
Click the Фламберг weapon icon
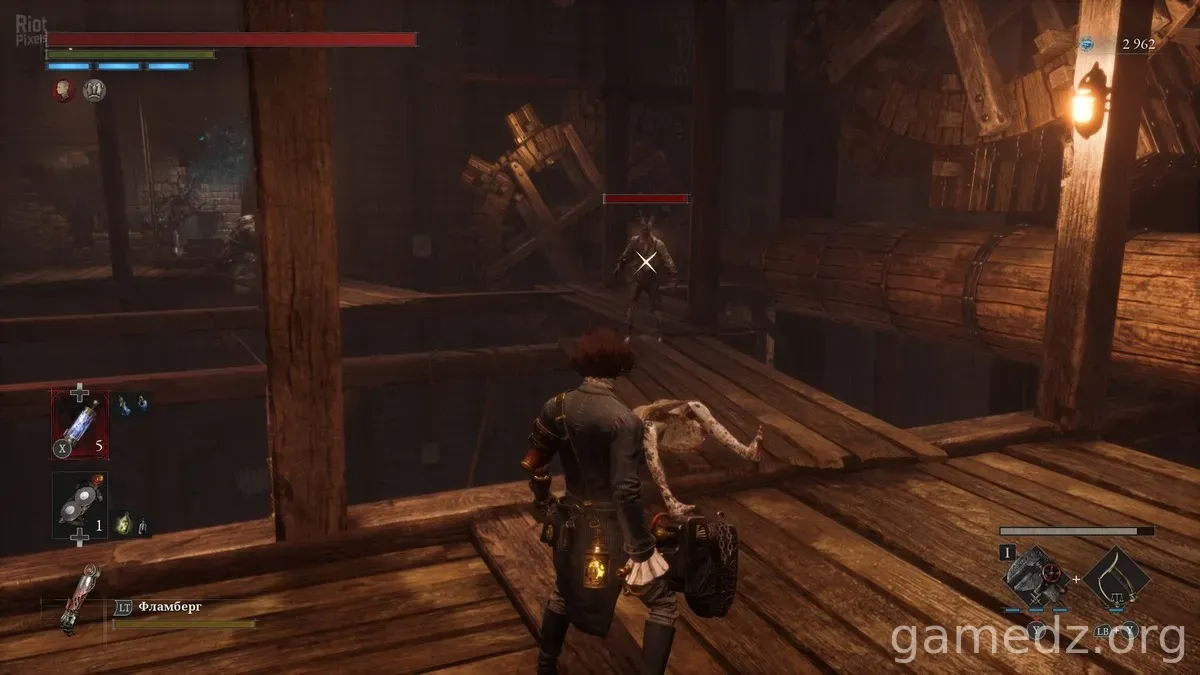click(69, 597)
